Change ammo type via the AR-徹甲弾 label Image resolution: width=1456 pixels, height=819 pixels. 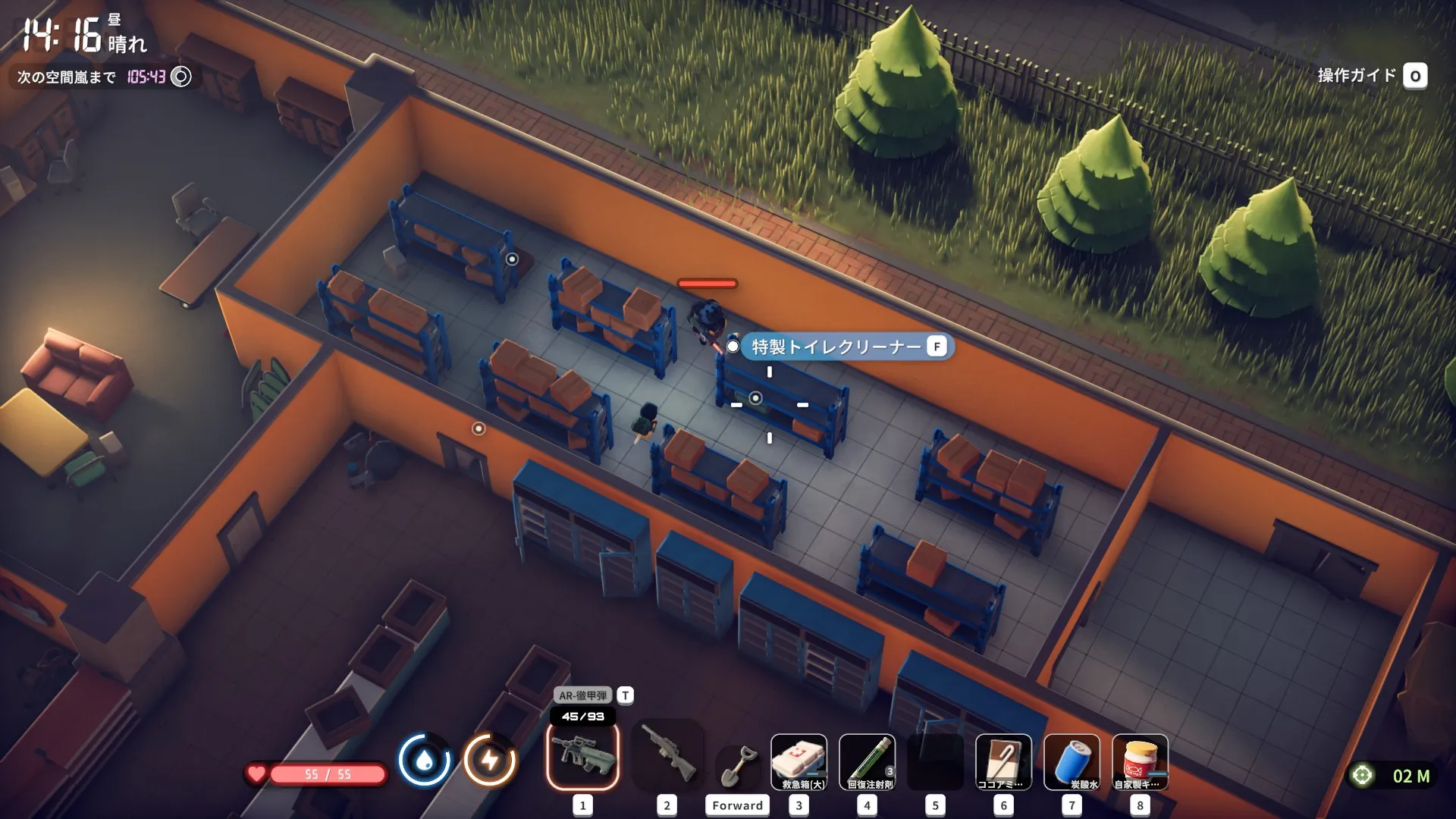(584, 695)
